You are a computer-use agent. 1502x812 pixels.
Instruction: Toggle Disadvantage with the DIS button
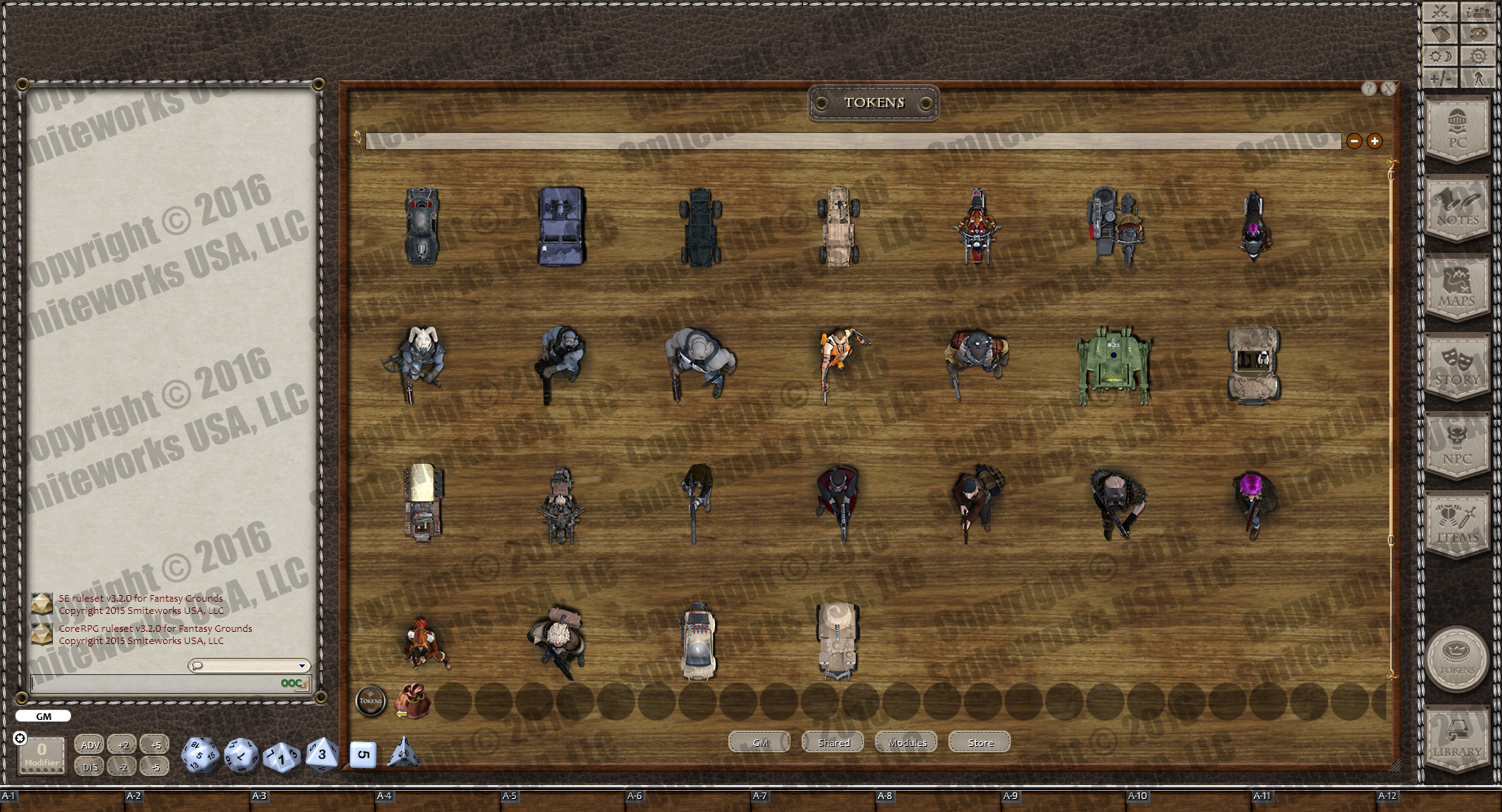(x=90, y=767)
